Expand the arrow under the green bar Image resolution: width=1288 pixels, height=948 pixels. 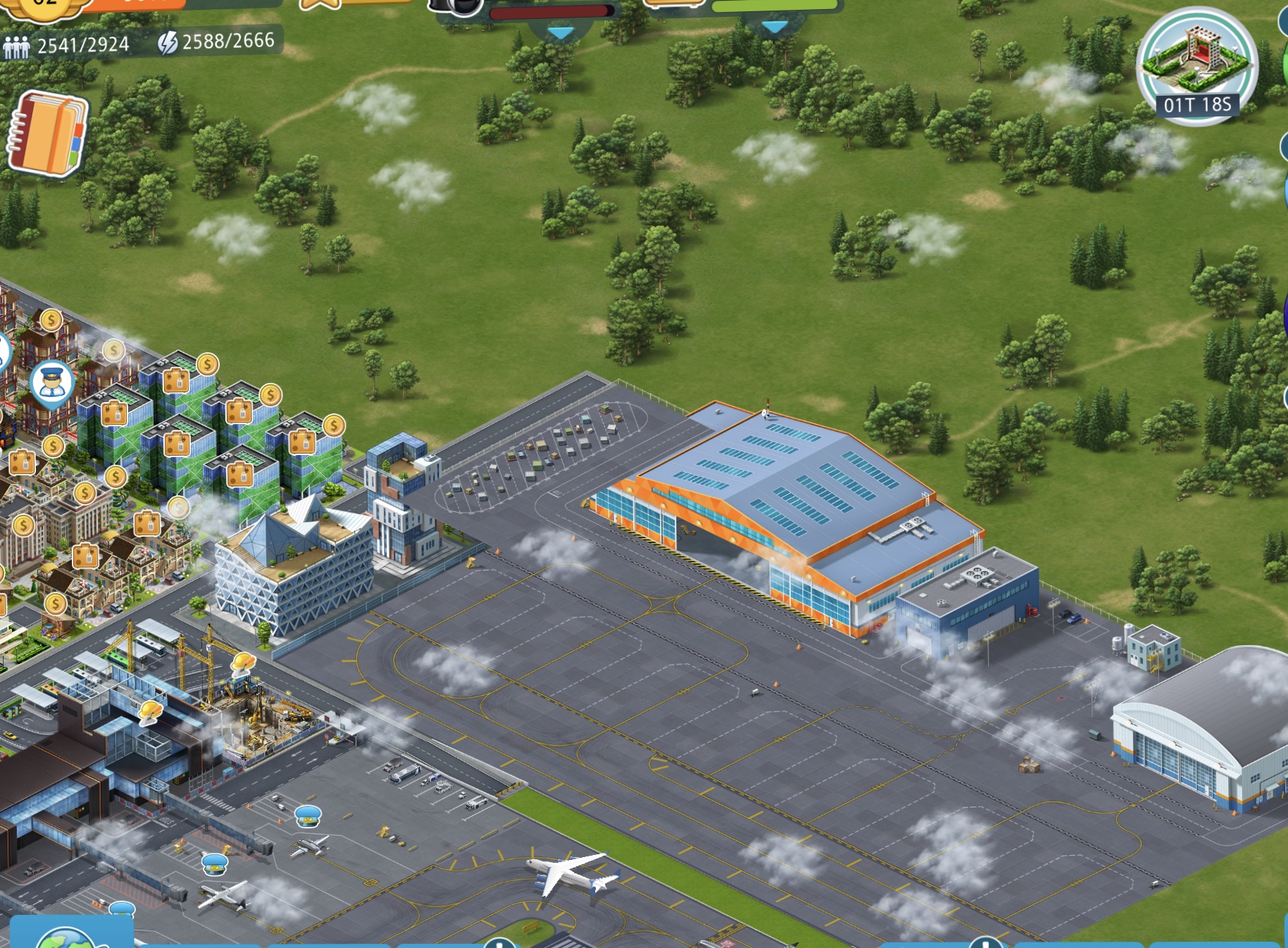point(775,27)
